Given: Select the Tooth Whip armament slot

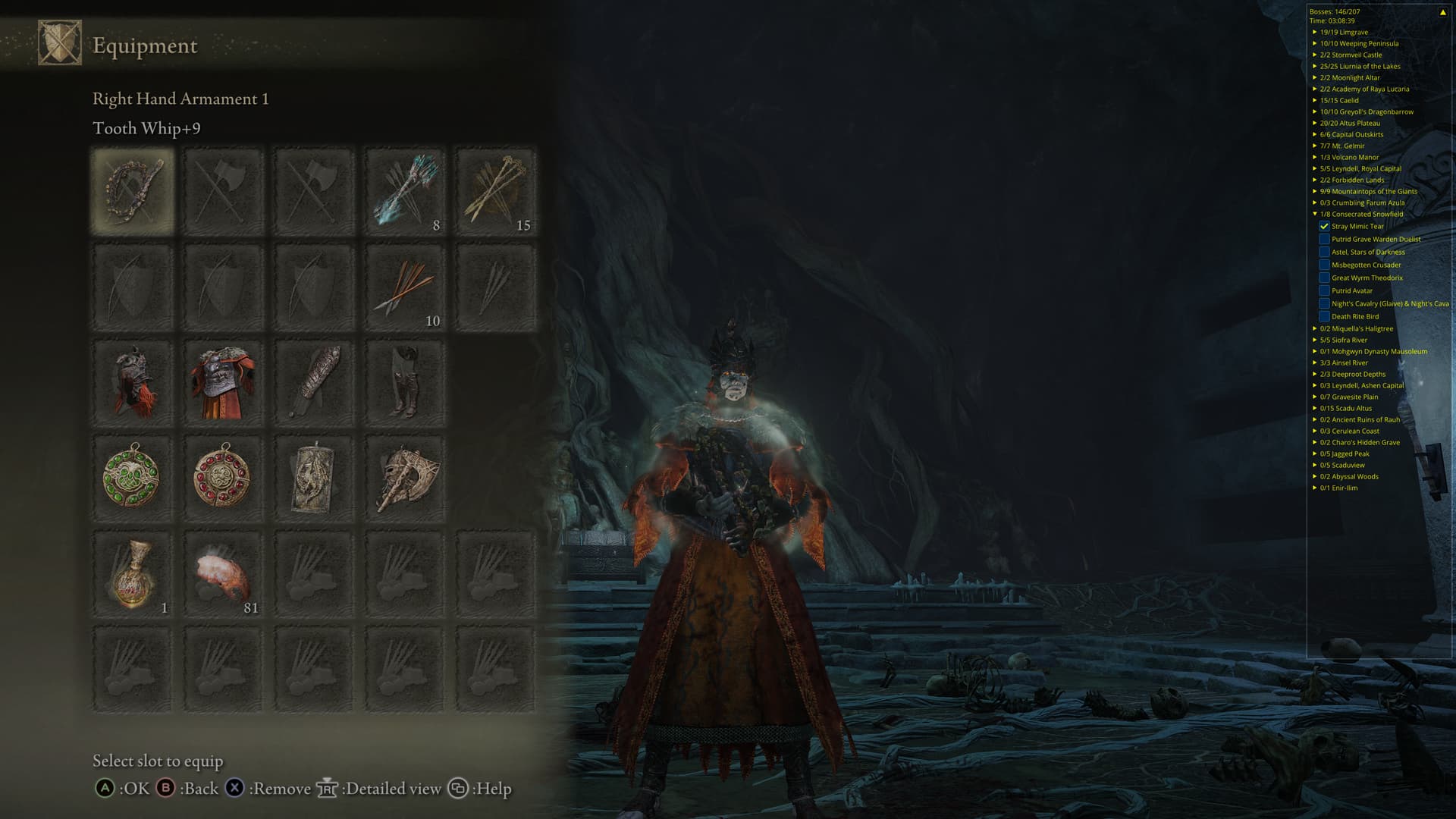Looking at the screenshot, I should tap(133, 191).
